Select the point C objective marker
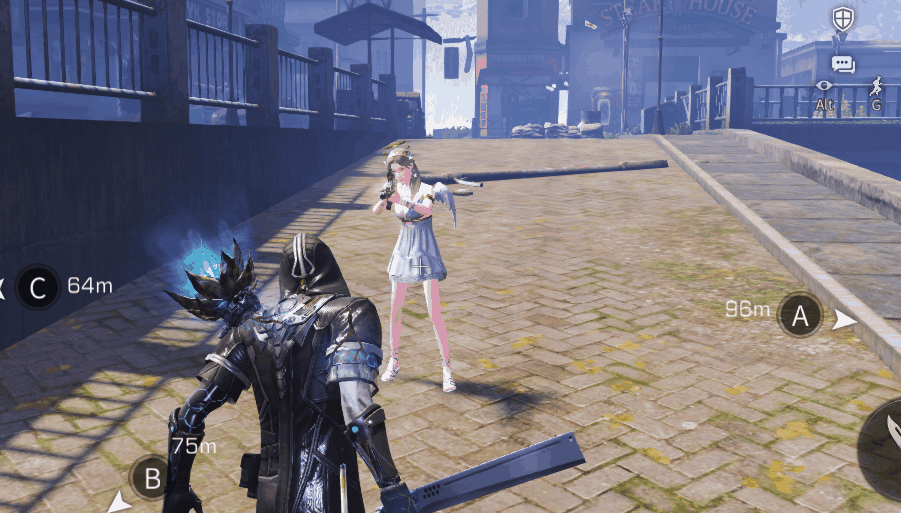The width and height of the screenshot is (901, 513). click(38, 289)
